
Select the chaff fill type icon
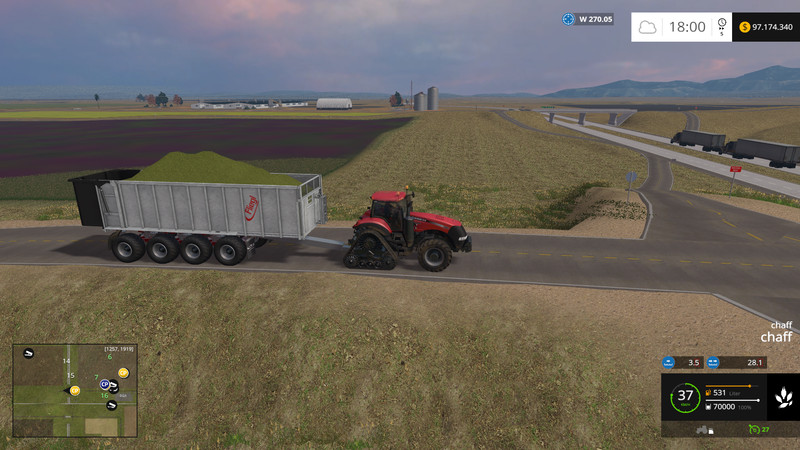click(784, 397)
